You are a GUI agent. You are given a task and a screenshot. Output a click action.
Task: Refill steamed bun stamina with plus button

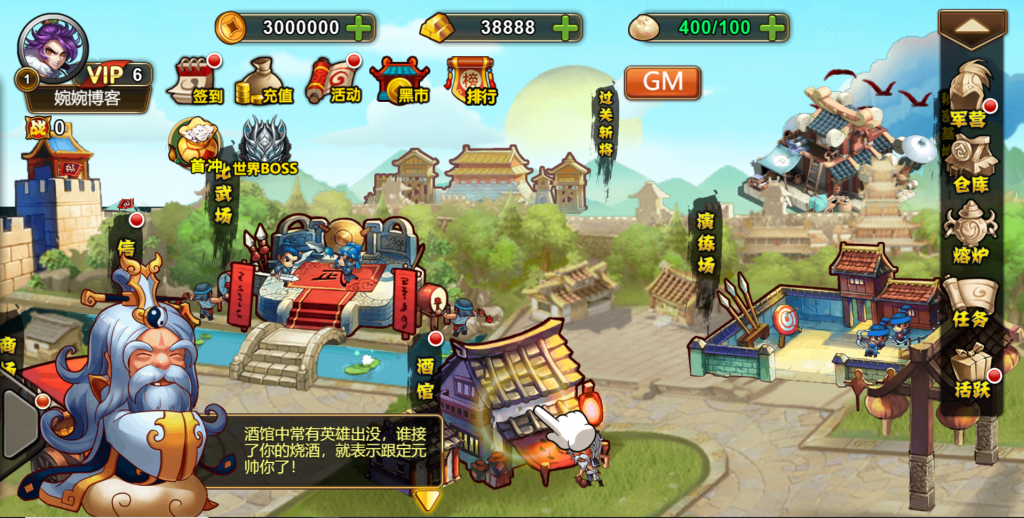(x=772, y=27)
